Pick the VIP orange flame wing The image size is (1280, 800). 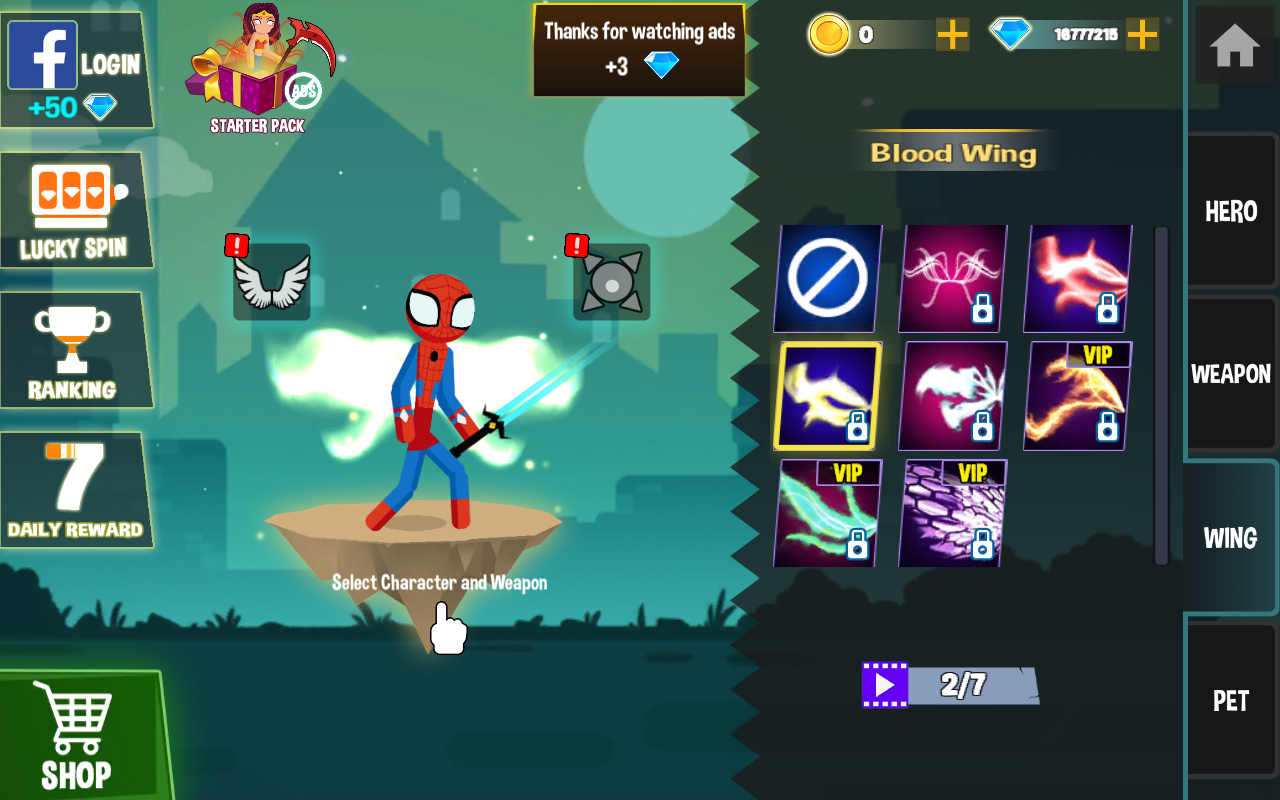1077,396
